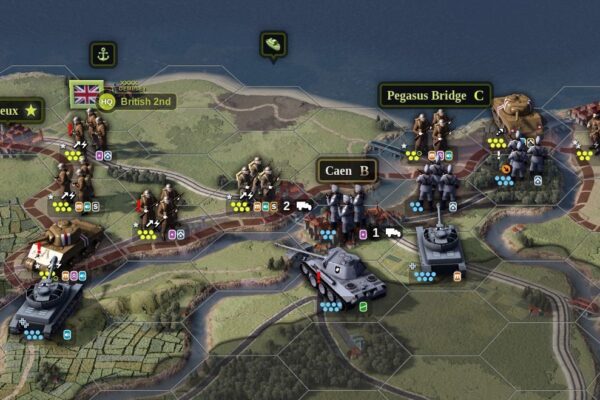The image size is (600, 400).
Task: Click the British 2nd Union Jack flag
Action: click(86, 94)
